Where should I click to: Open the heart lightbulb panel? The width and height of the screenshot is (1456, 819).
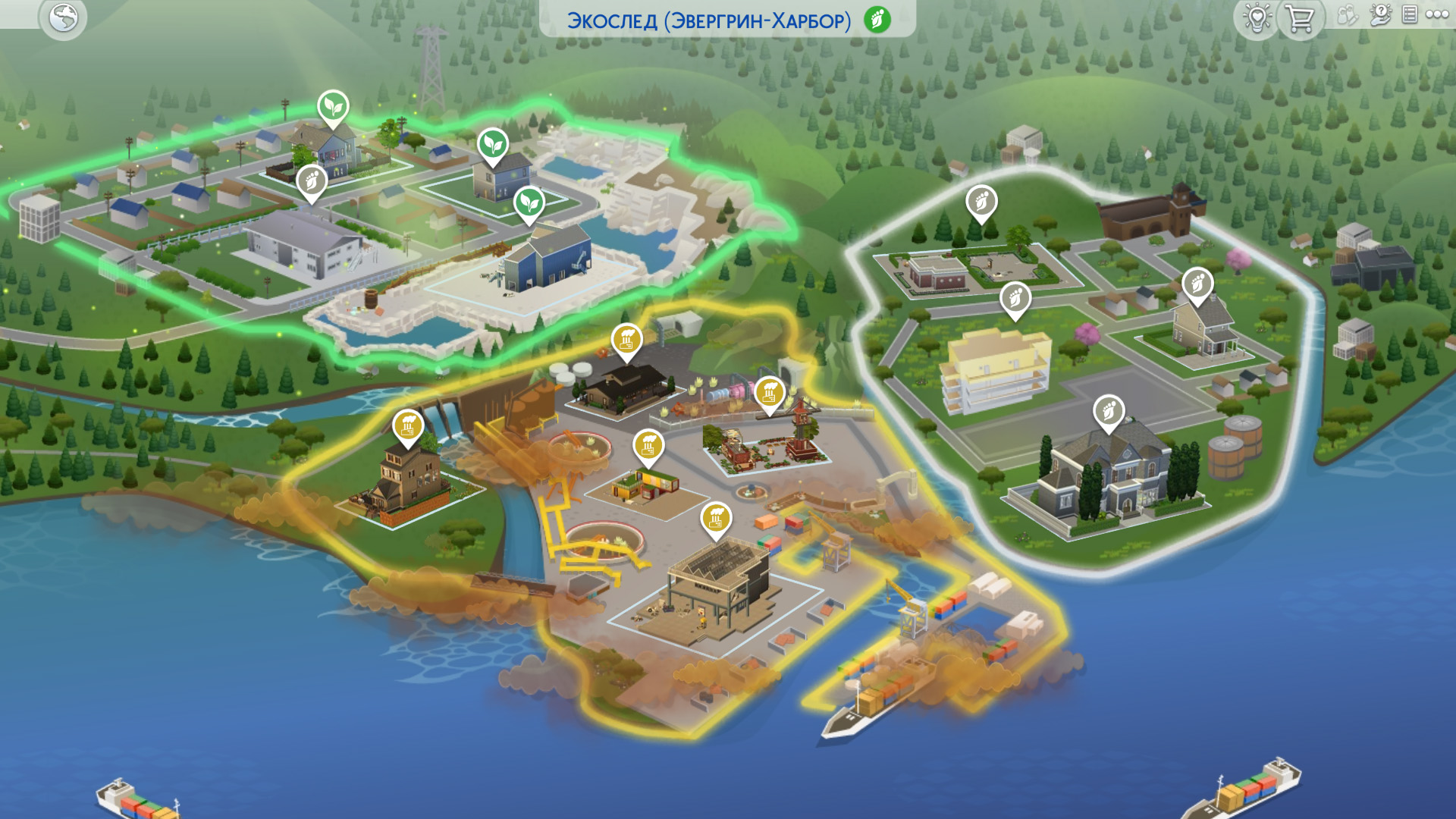1257,18
